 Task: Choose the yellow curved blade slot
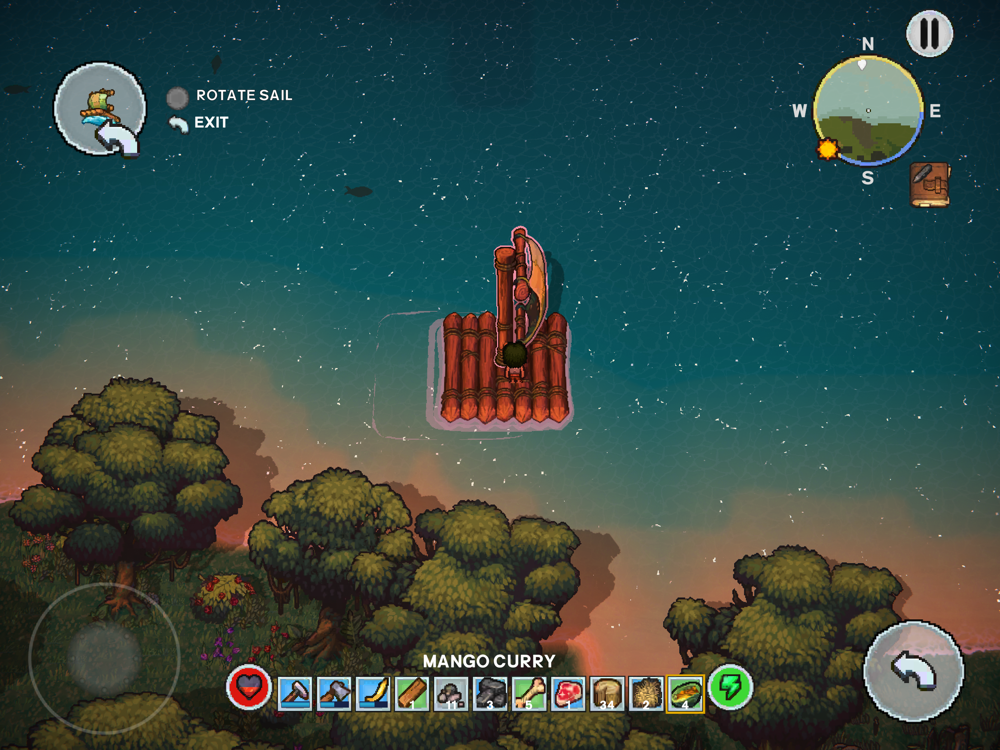[373, 693]
